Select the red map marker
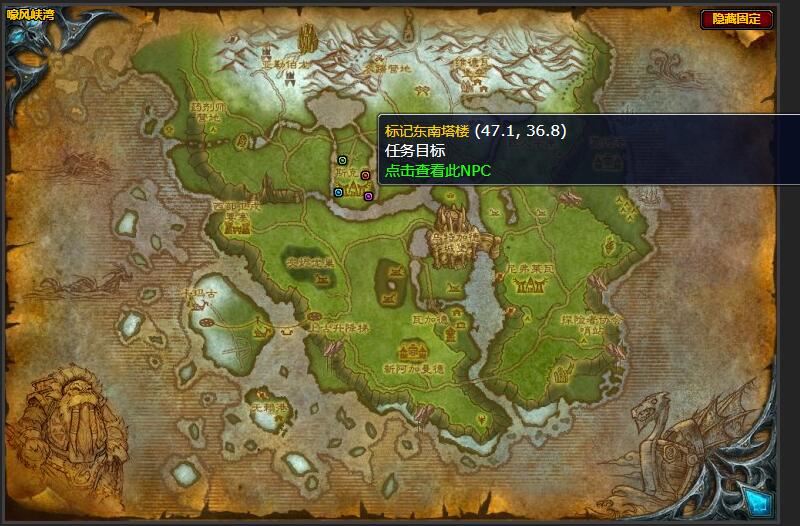800x526 pixels. click(365, 175)
